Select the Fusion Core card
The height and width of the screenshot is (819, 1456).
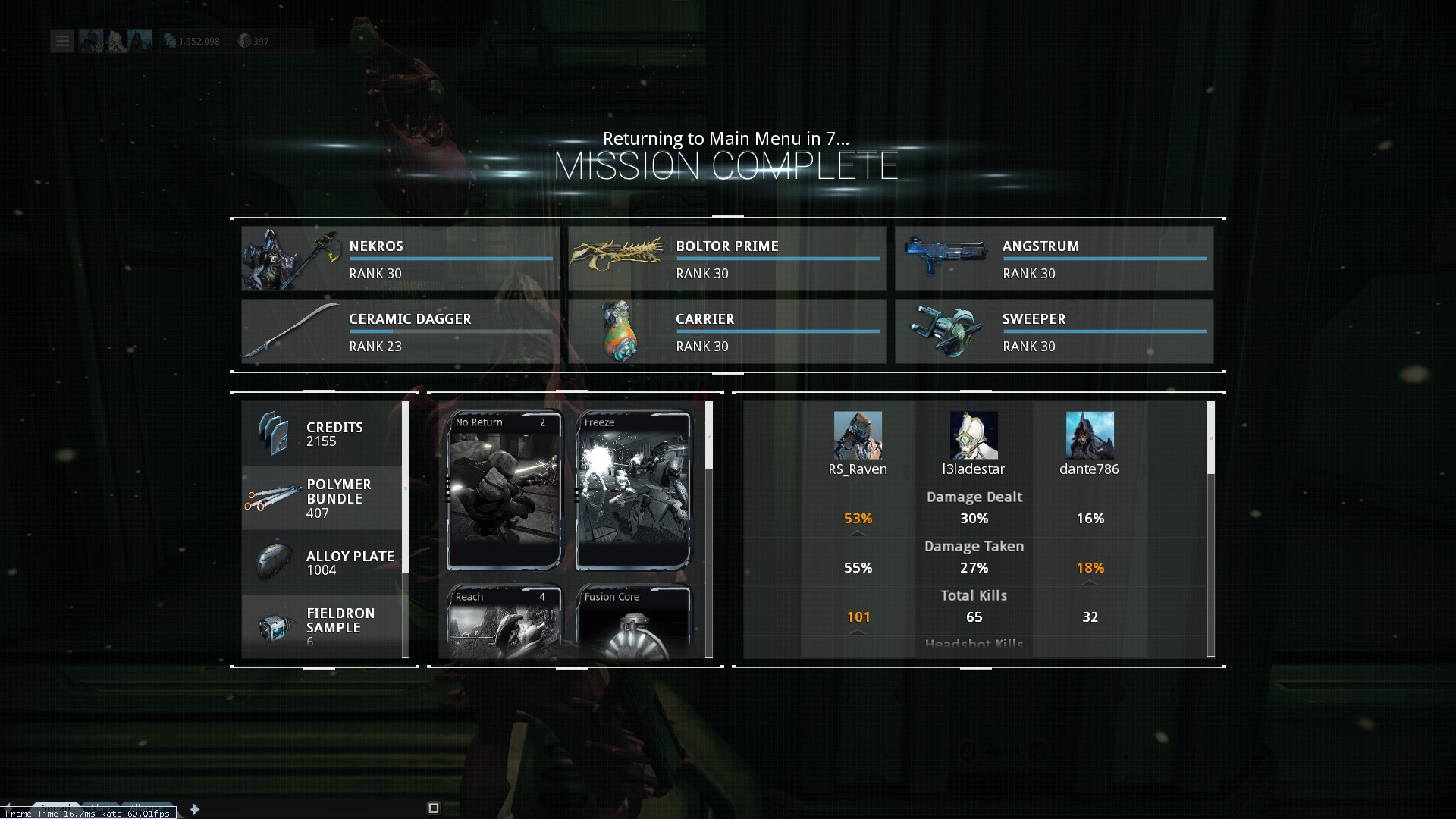click(633, 622)
